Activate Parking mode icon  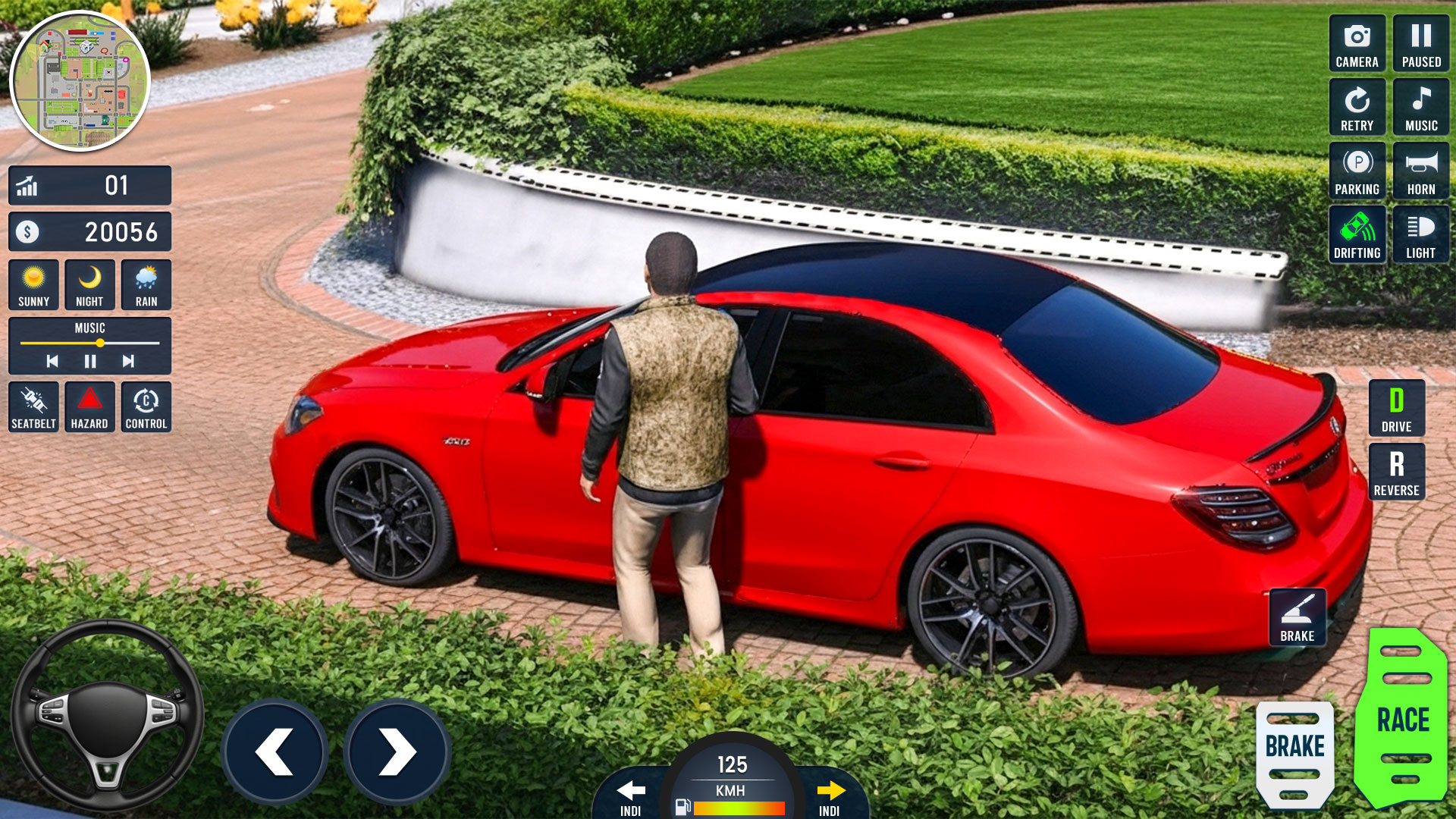pos(1357,170)
